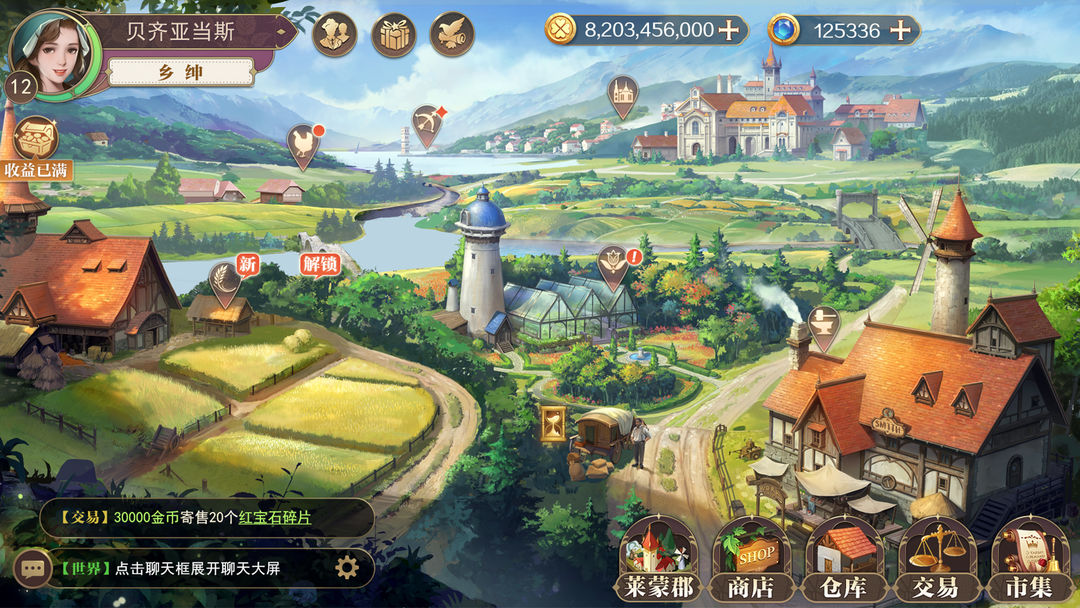Select the bow and arrow map marker
The width and height of the screenshot is (1080, 608).
[428, 124]
